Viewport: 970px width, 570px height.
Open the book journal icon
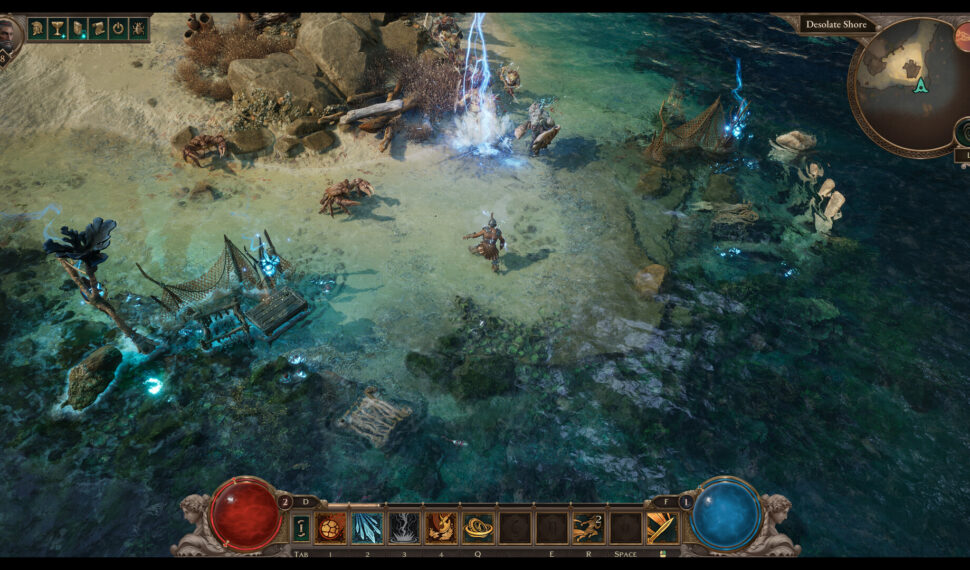78,28
